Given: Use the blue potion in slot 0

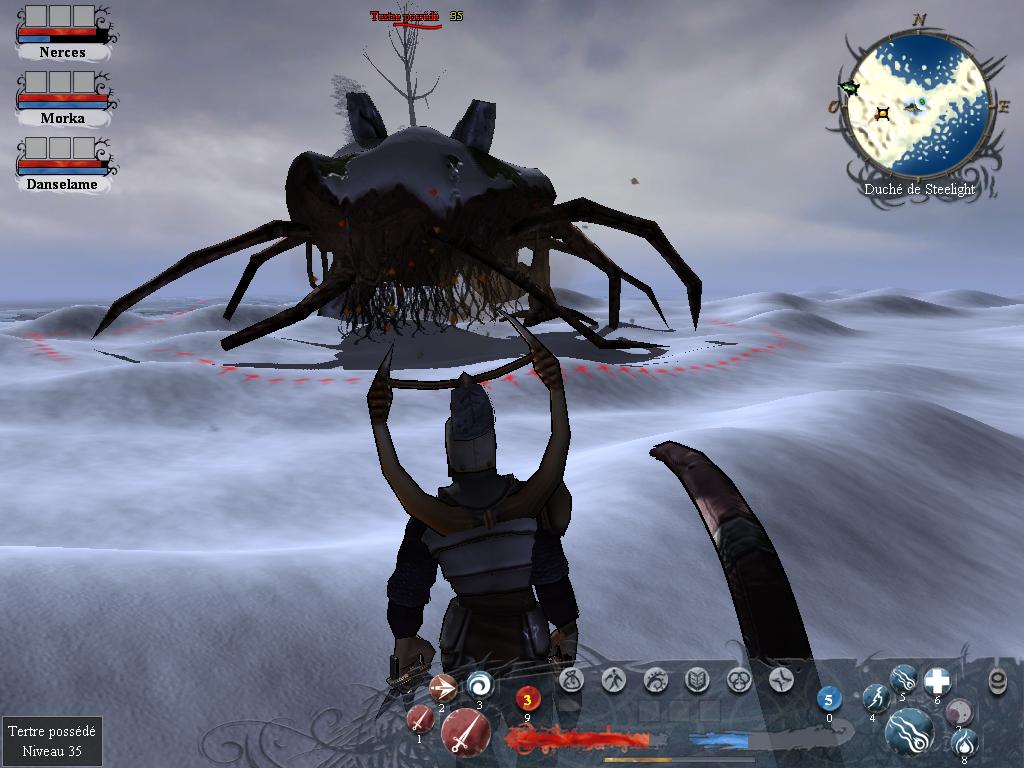Looking at the screenshot, I should [x=829, y=699].
